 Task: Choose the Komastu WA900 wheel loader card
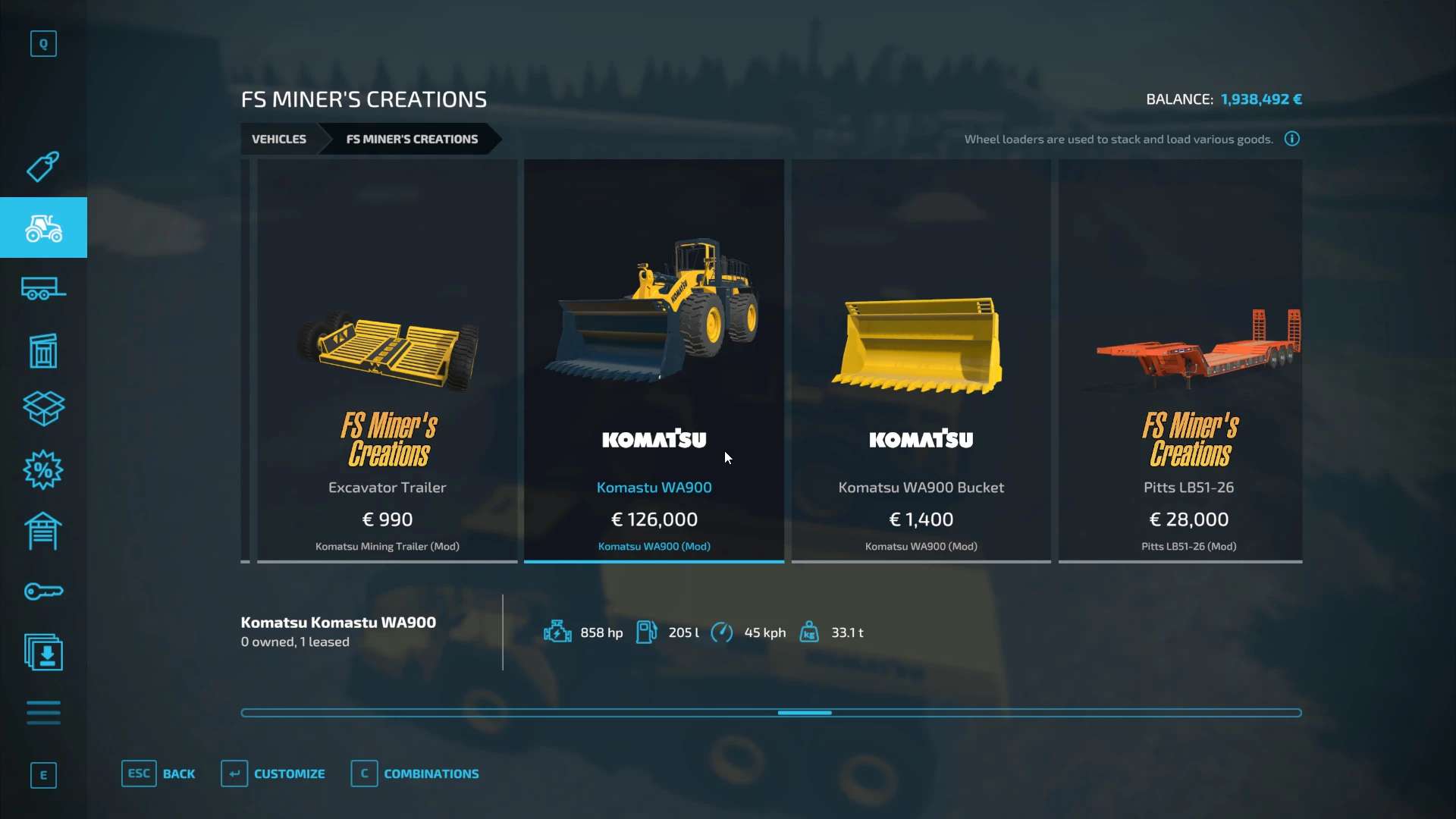(654, 361)
